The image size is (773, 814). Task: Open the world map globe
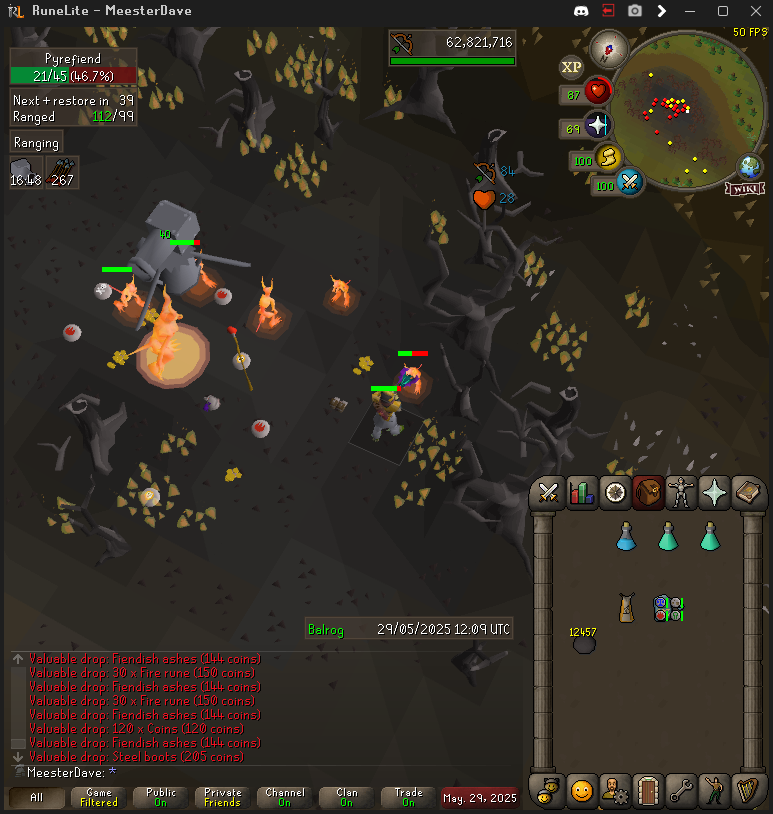[x=749, y=166]
